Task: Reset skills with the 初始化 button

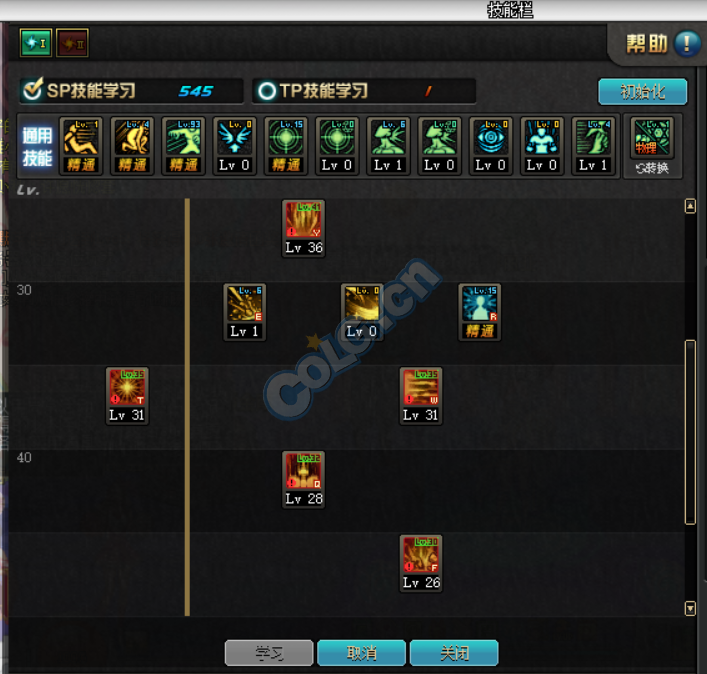Action: tap(643, 92)
